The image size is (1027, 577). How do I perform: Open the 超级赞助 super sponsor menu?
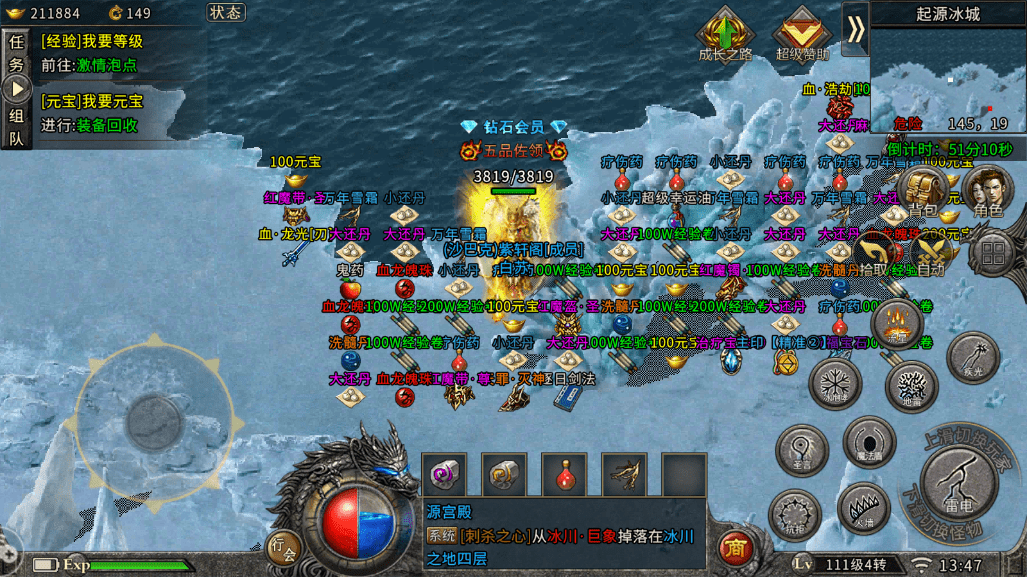802,34
